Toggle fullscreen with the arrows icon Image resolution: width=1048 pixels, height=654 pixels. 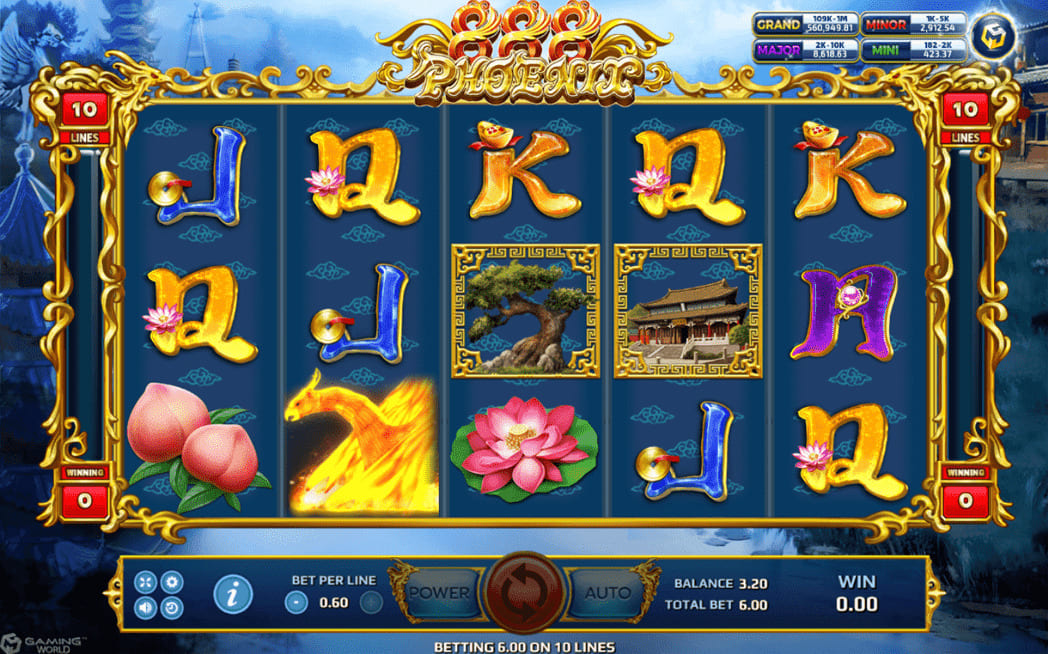point(145,582)
